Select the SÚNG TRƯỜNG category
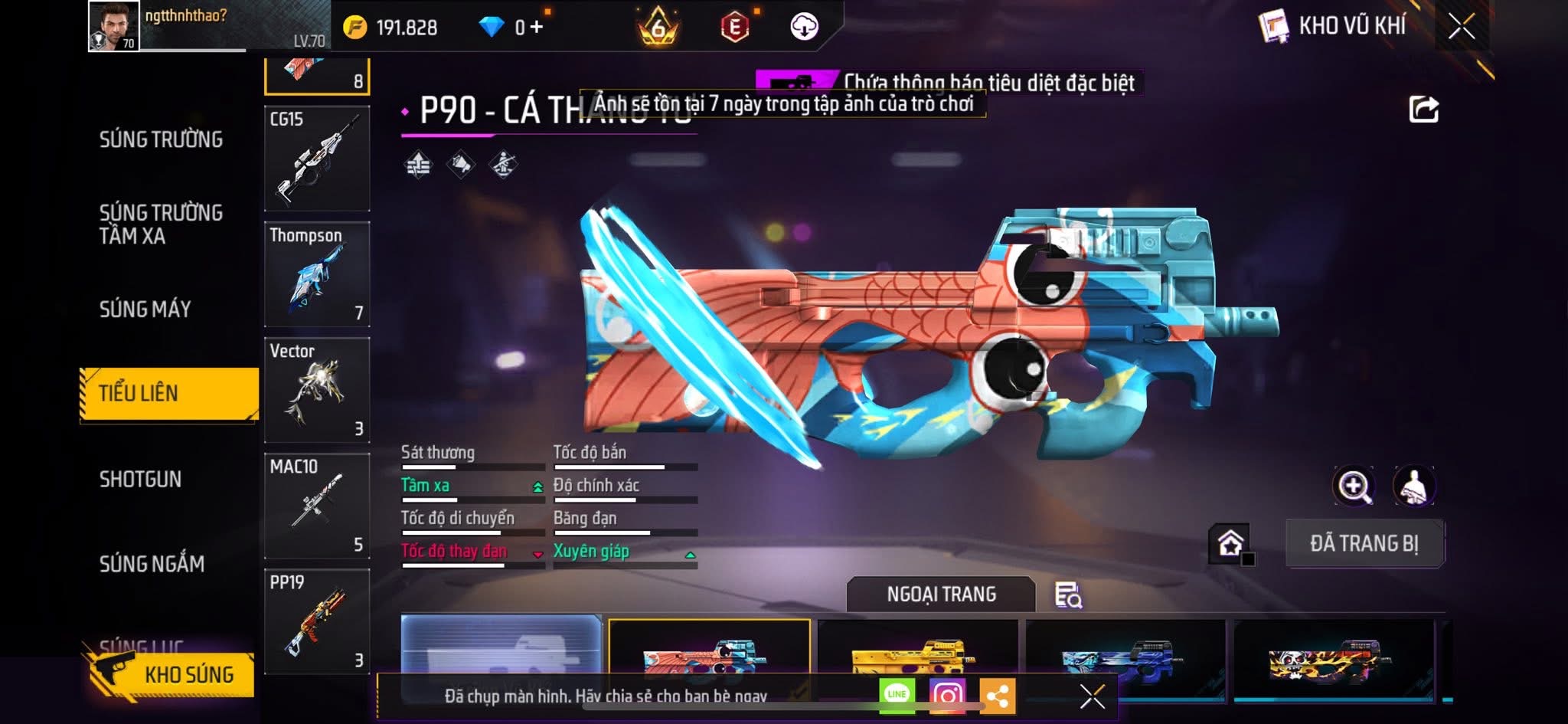 pos(161,139)
